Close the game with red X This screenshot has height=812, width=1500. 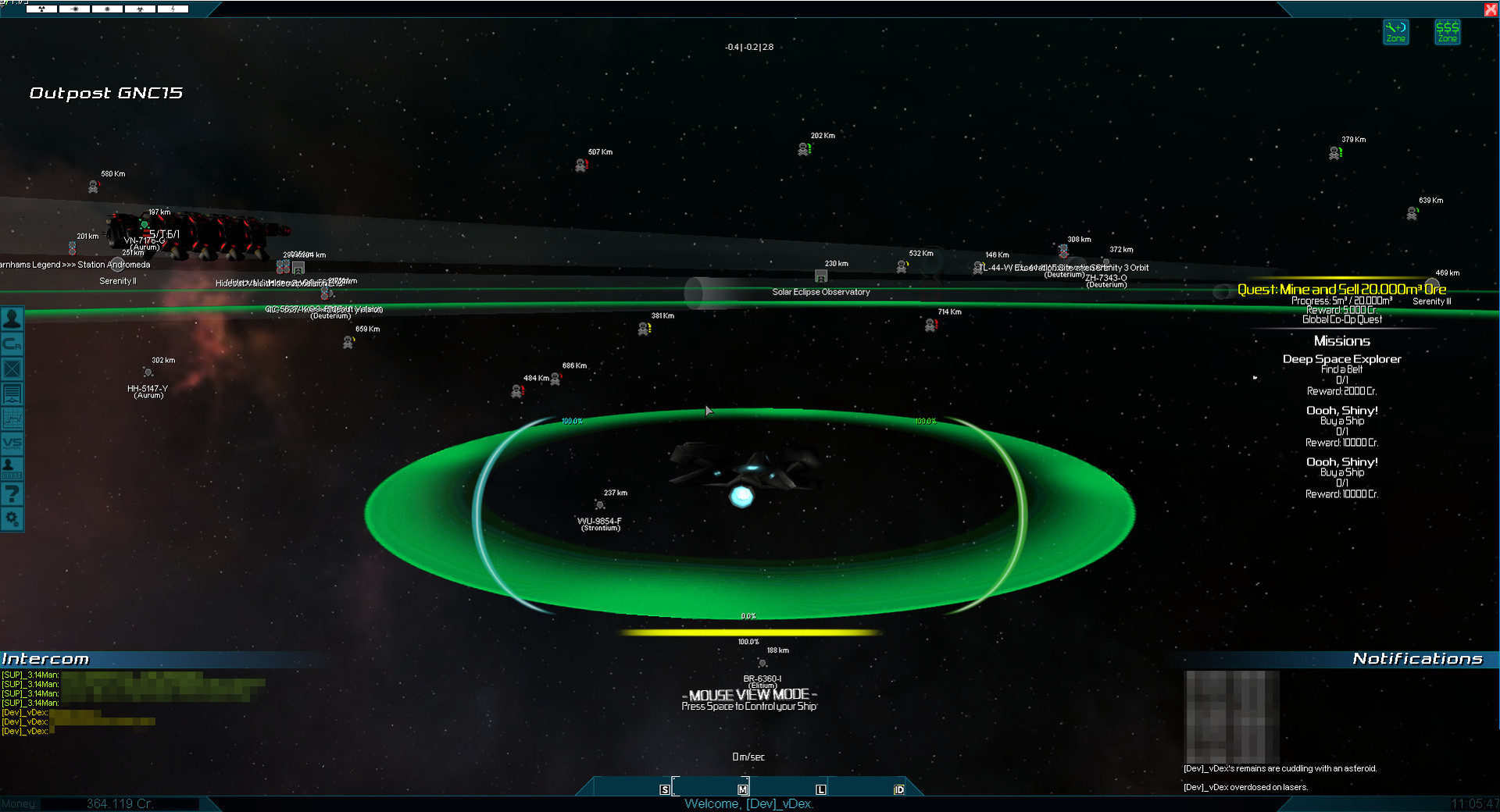[x=1491, y=9]
